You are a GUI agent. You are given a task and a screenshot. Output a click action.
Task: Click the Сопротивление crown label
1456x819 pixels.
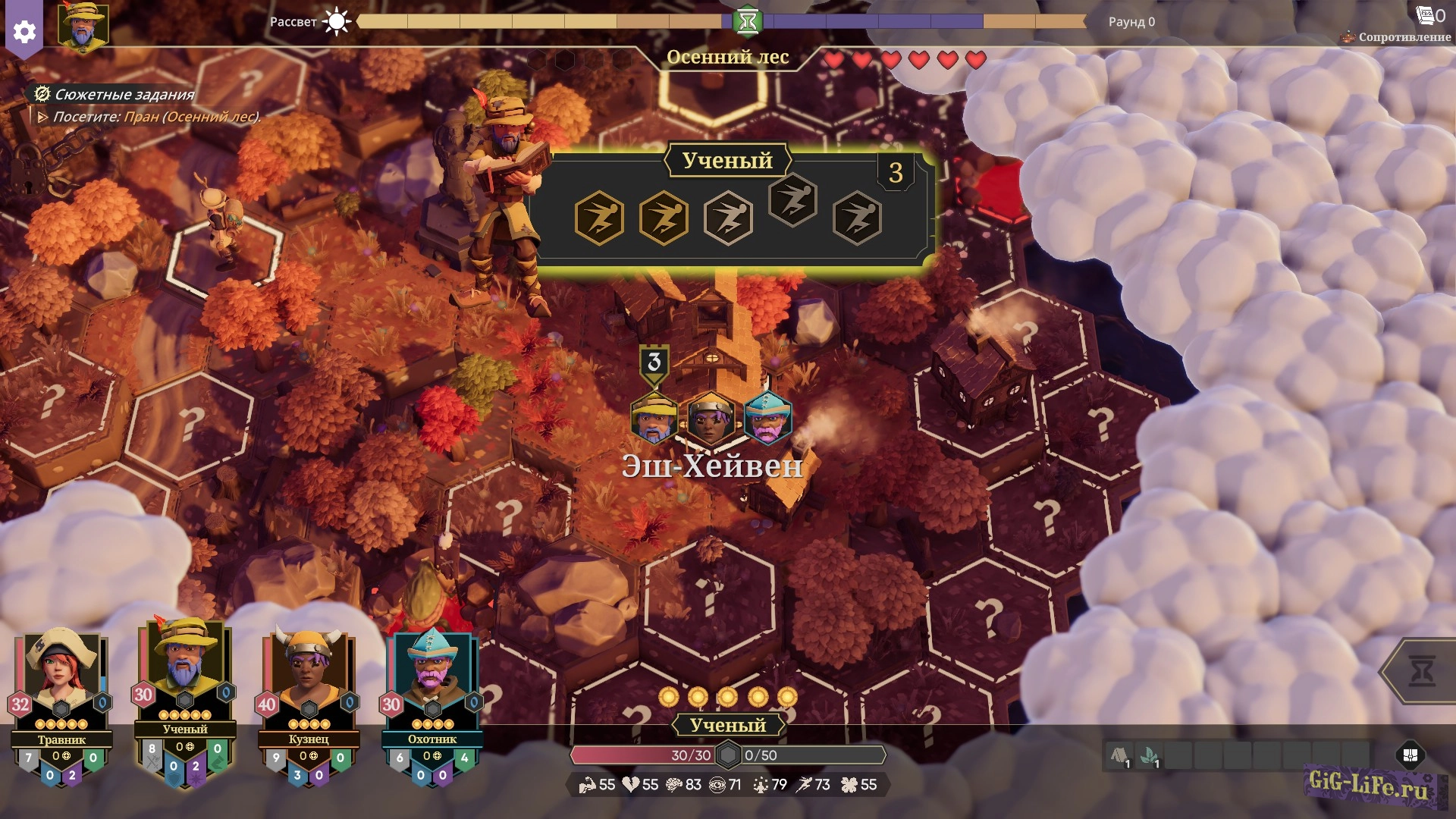pos(1397,36)
